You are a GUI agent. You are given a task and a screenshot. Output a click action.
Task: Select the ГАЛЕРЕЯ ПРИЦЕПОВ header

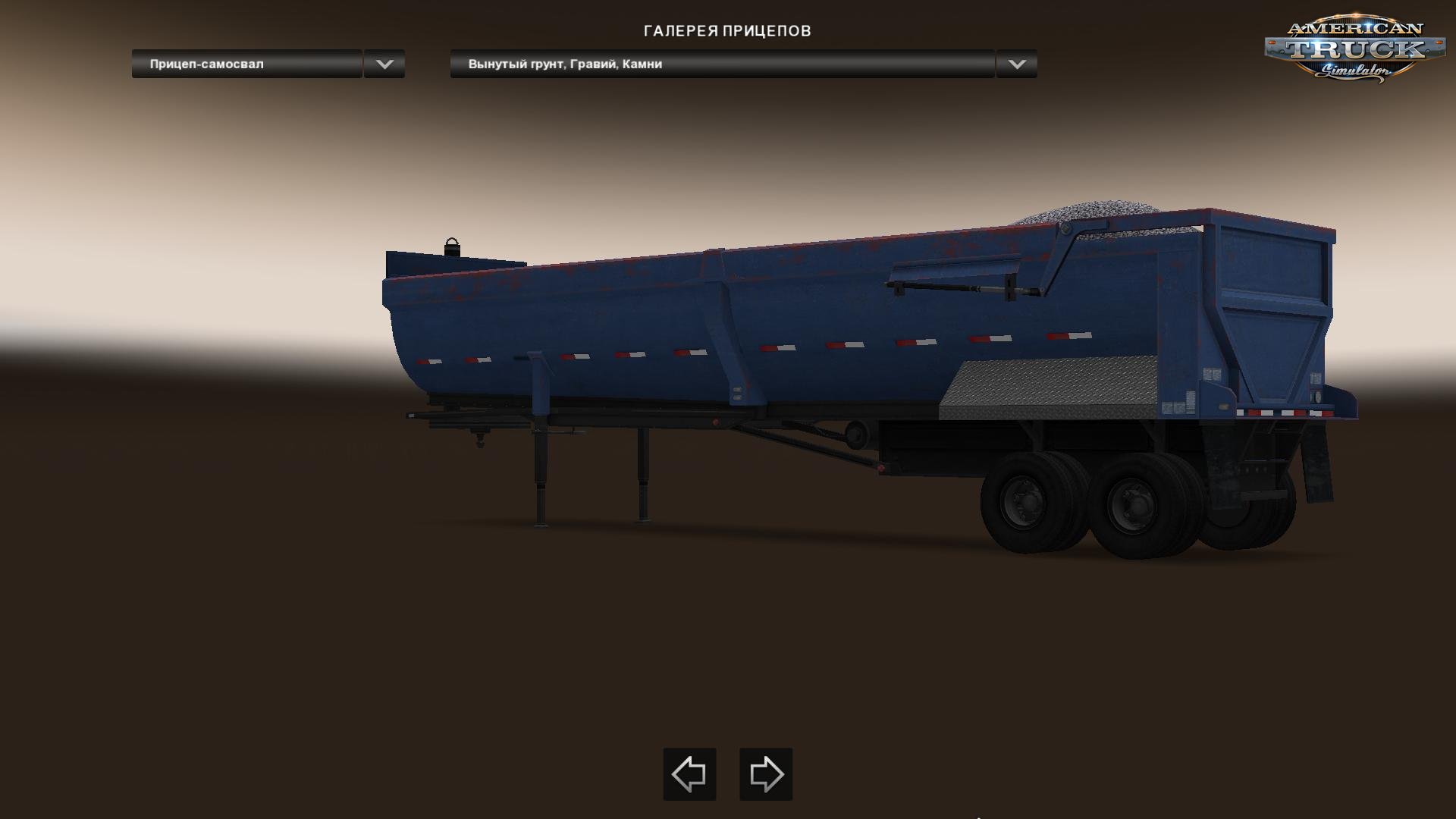727,31
